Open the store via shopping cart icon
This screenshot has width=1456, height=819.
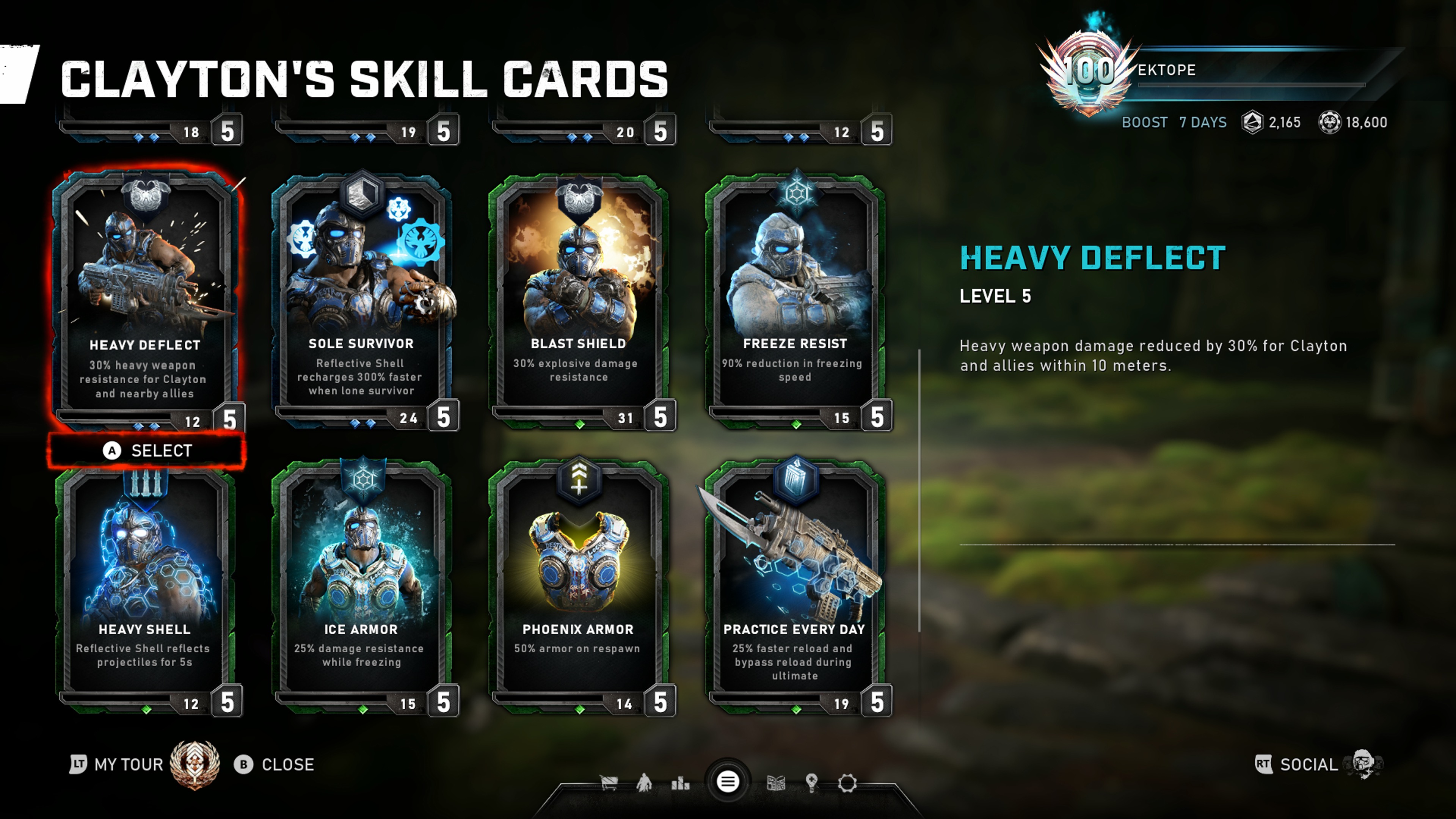pyautogui.click(x=609, y=783)
